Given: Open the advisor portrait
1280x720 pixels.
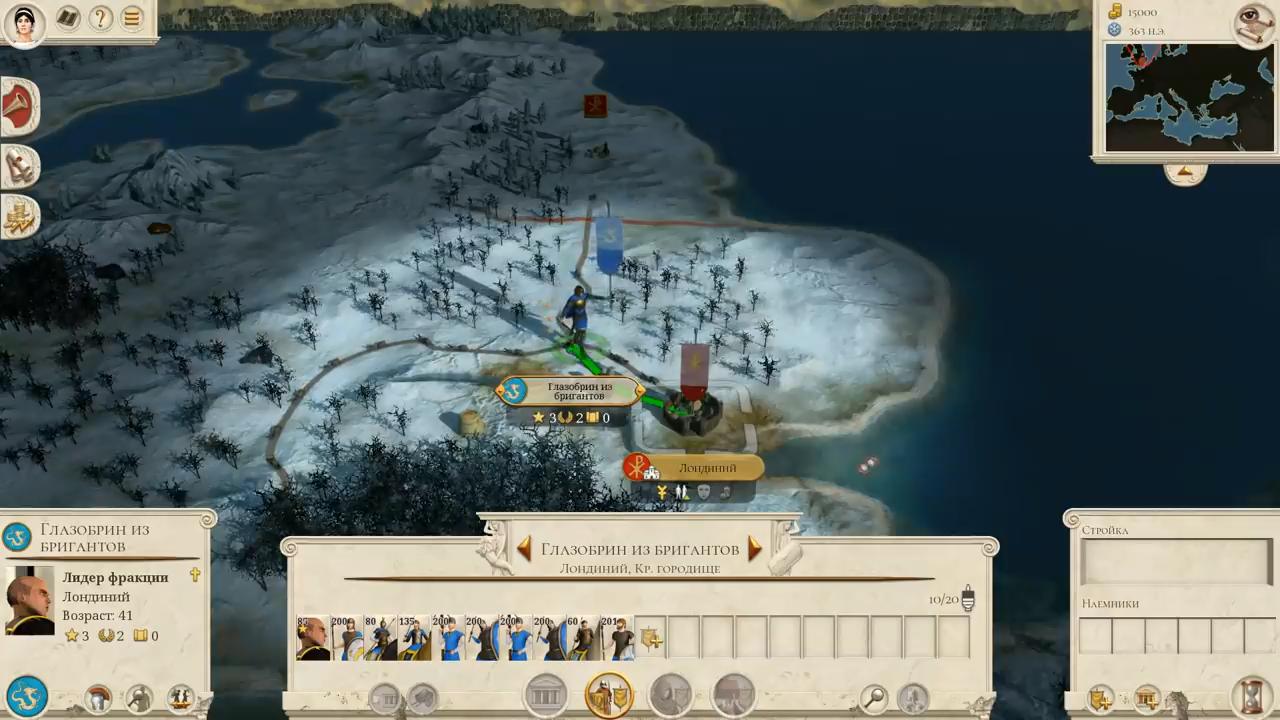Looking at the screenshot, I should [x=24, y=24].
